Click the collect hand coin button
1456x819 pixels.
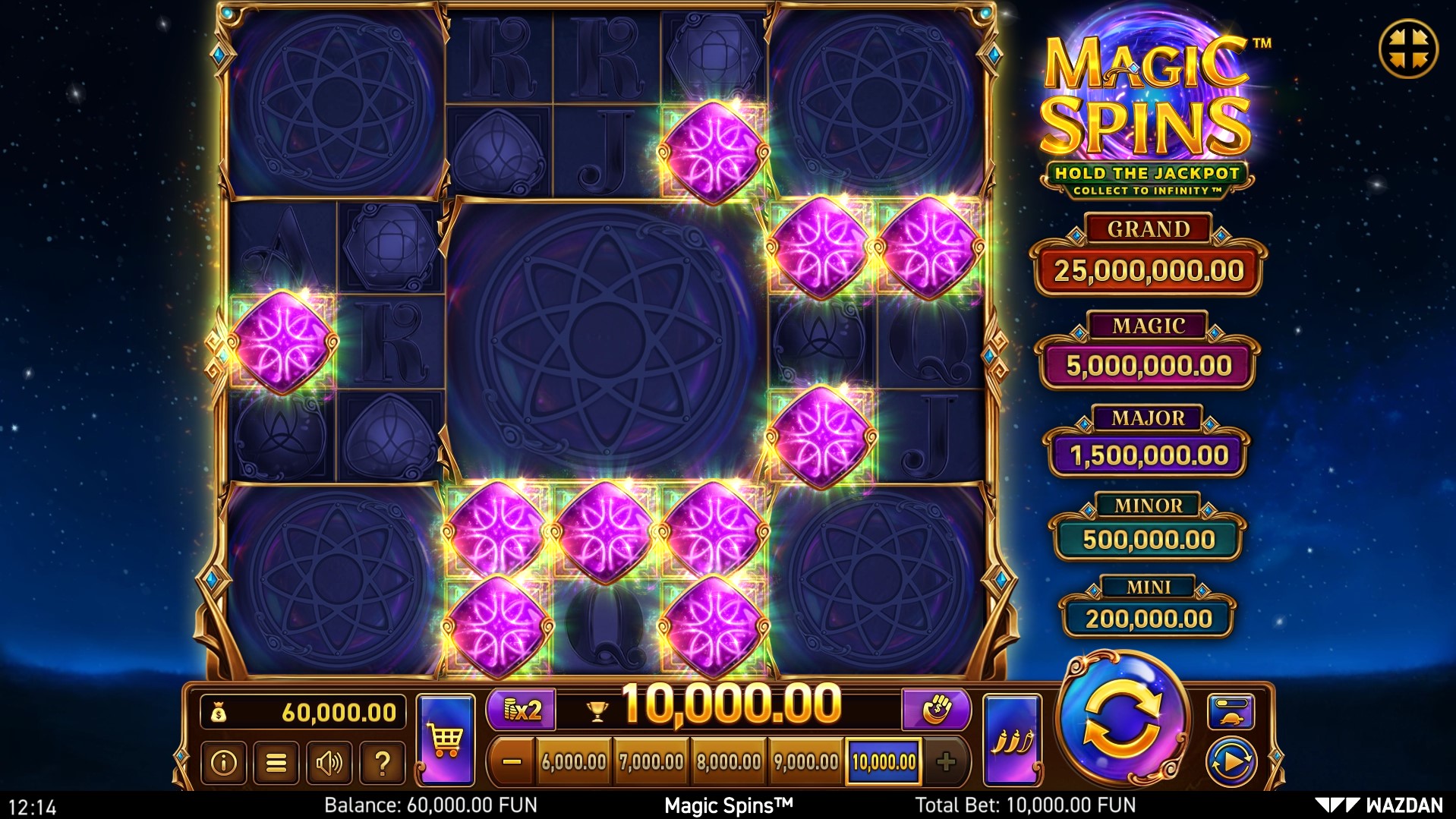[x=936, y=710]
